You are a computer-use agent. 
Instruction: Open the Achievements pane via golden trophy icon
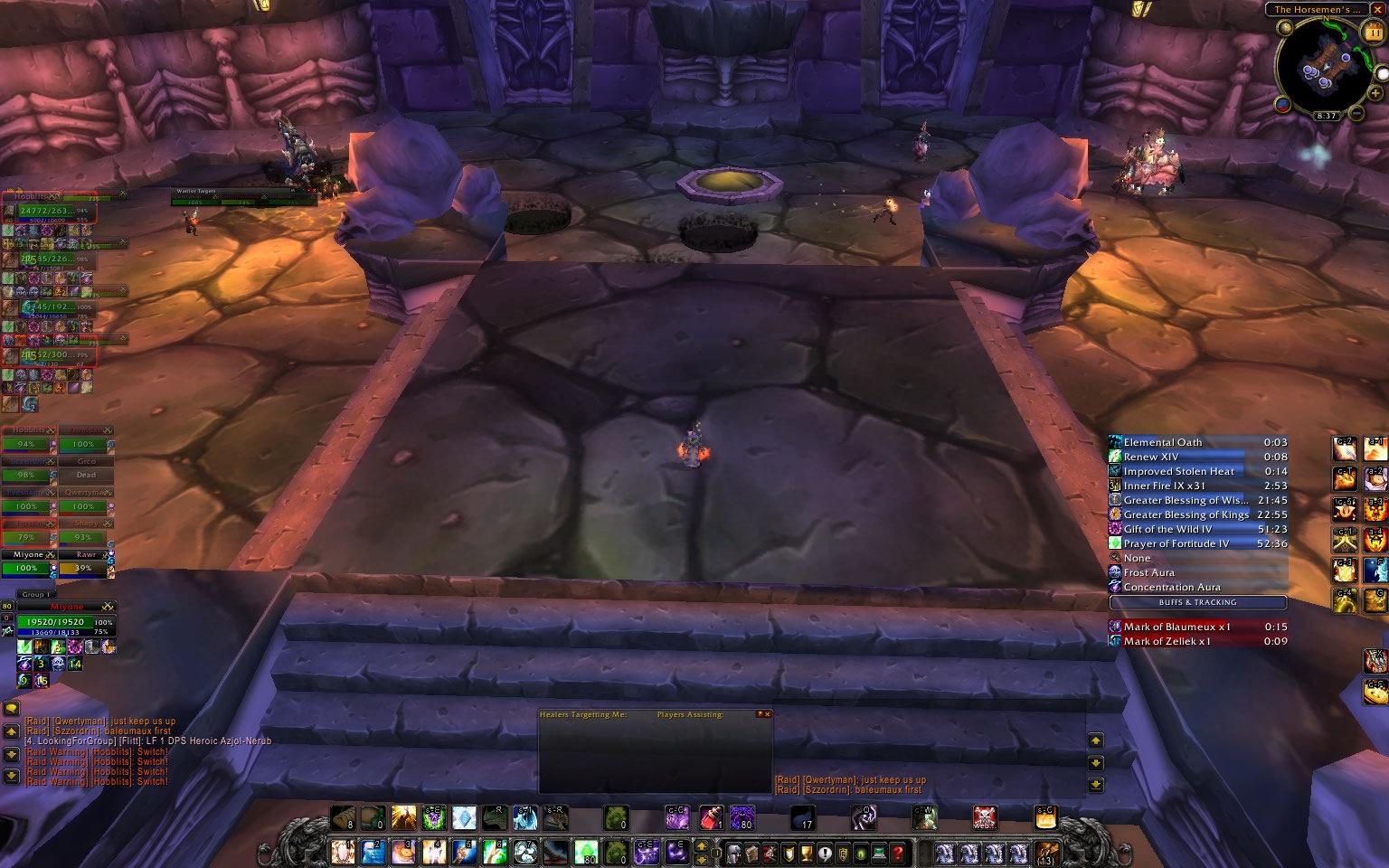(806, 853)
